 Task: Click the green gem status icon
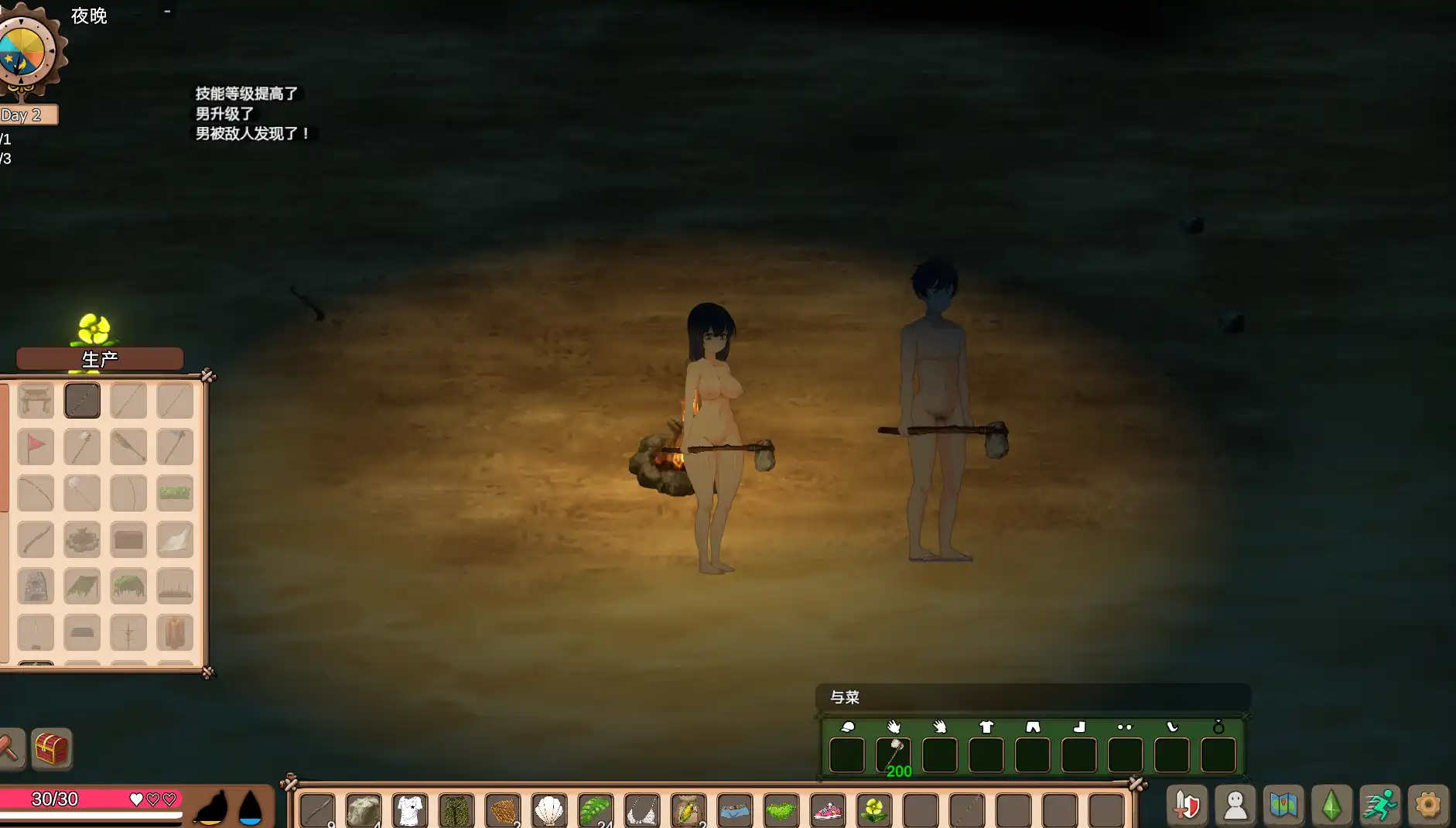coord(1331,805)
